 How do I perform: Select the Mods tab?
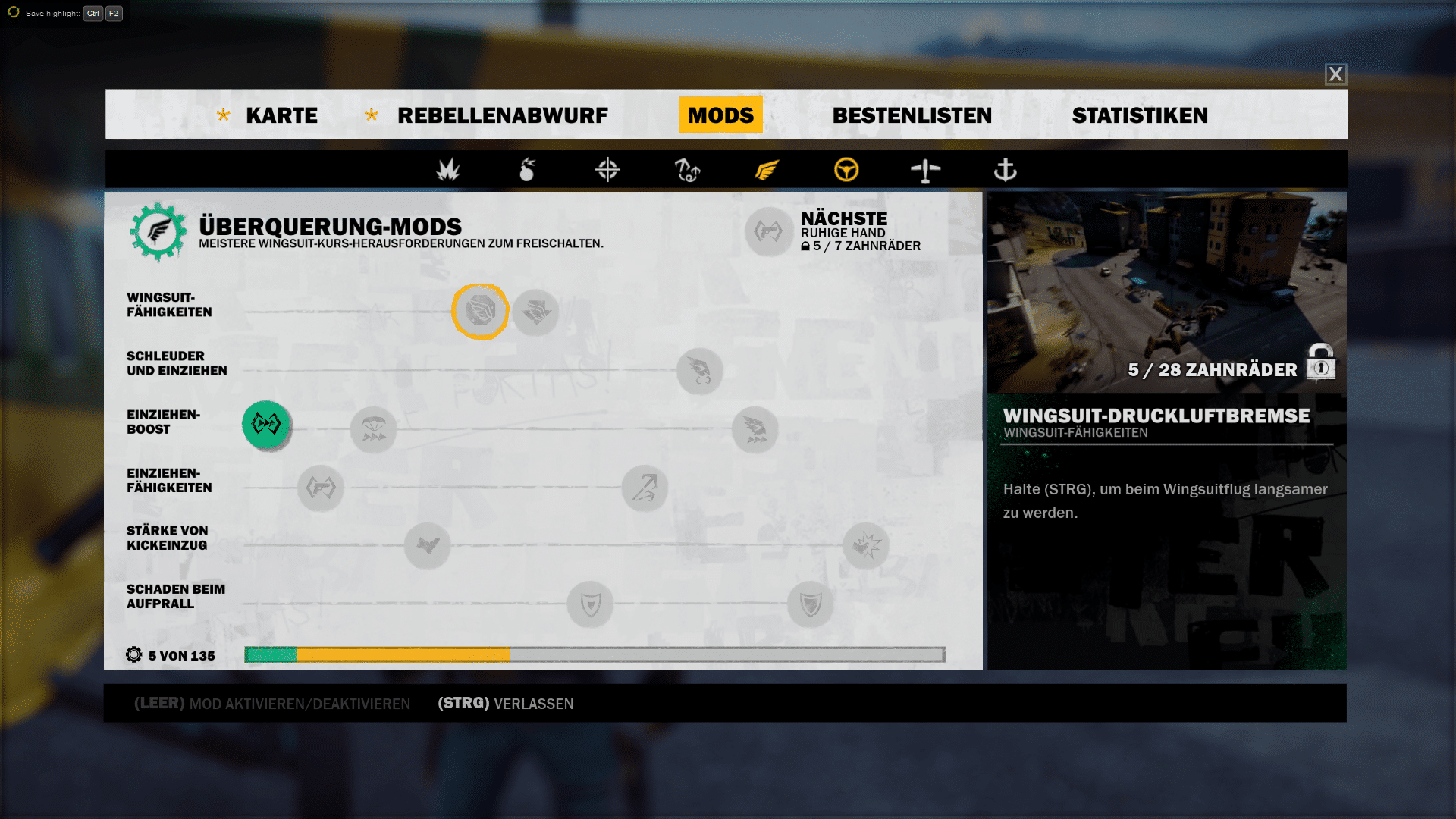[x=720, y=115]
